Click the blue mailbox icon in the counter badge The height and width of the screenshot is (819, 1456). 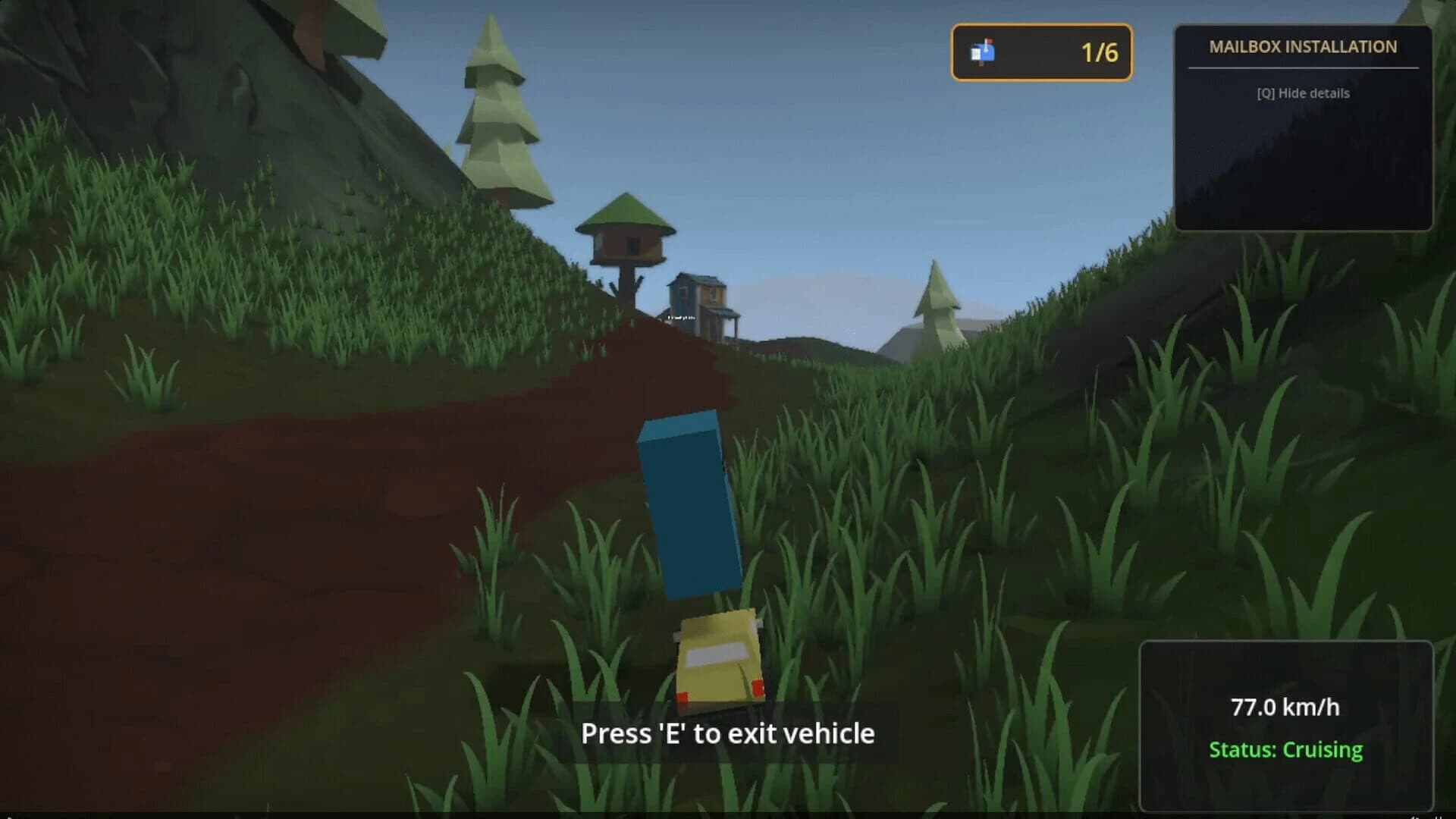coord(984,53)
